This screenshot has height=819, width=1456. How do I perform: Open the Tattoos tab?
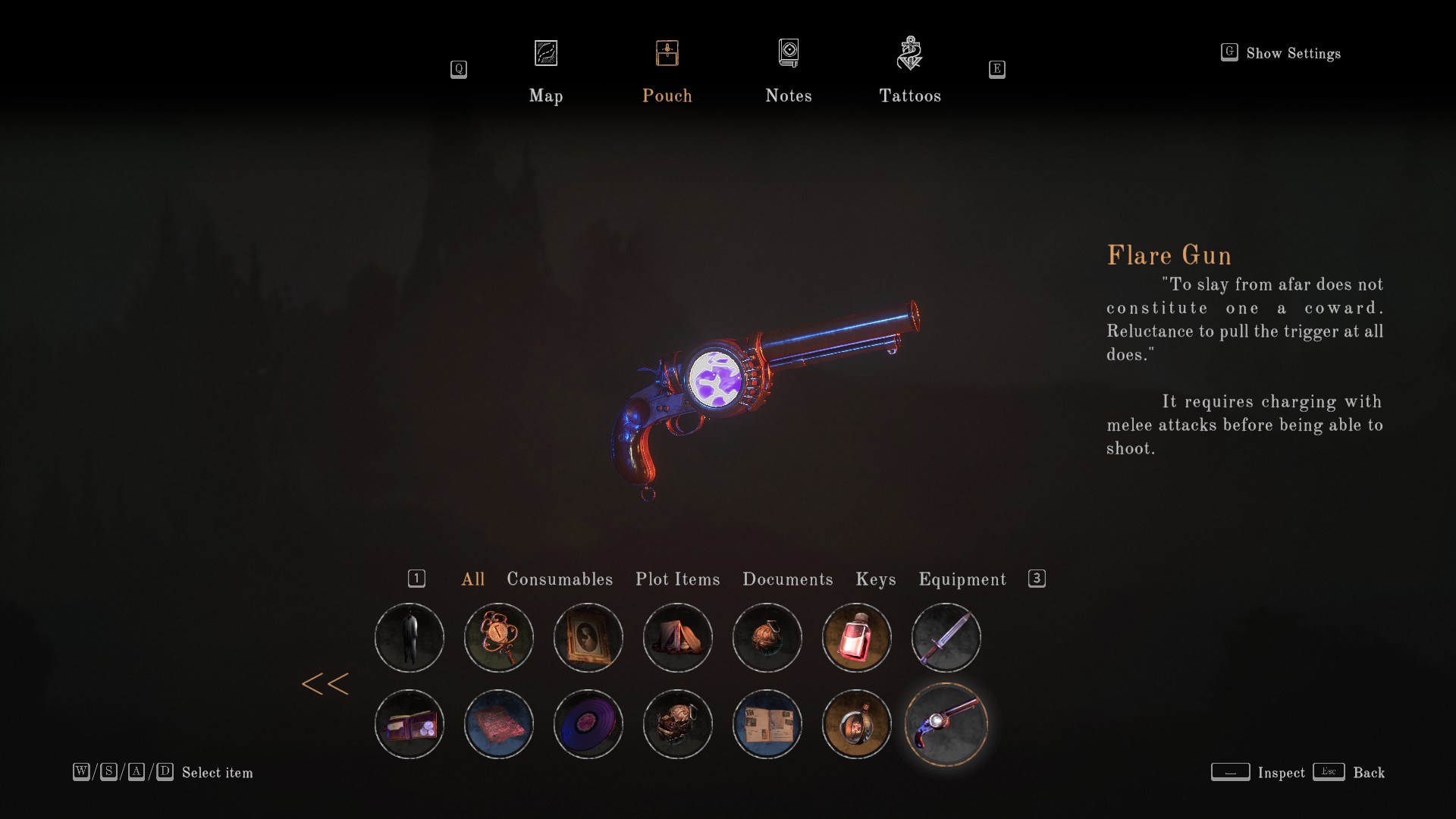click(x=910, y=72)
